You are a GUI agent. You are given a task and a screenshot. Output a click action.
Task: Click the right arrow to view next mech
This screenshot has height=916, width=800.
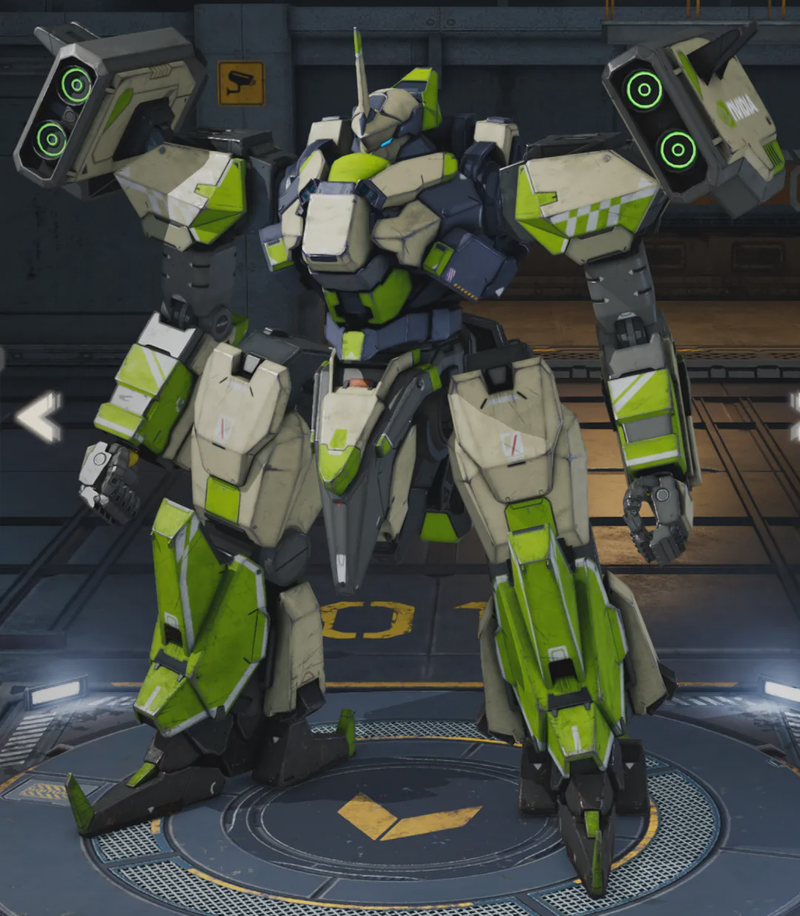pos(794,416)
